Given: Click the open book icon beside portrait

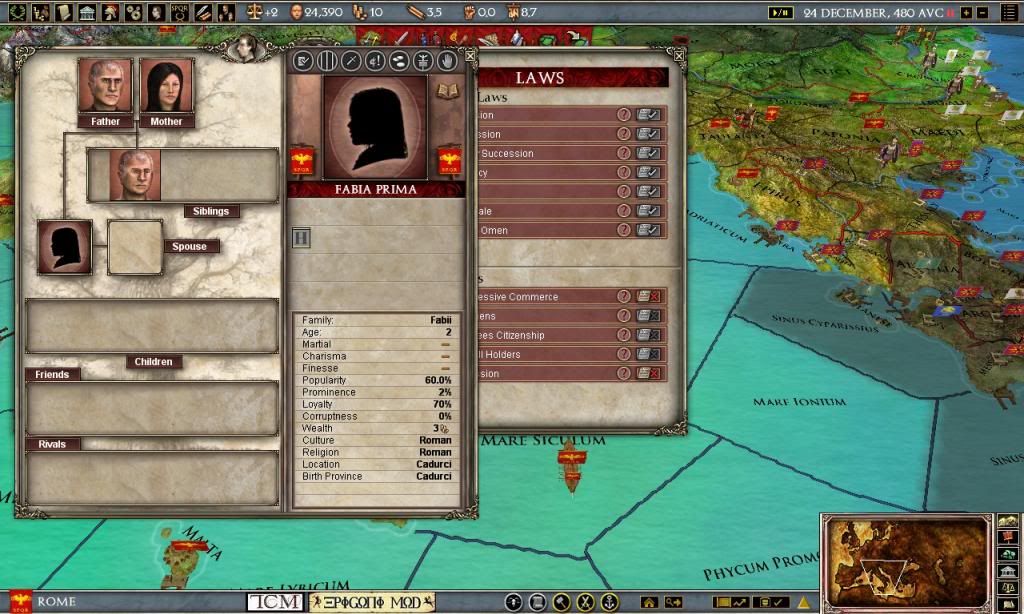Looking at the screenshot, I should pyautogui.click(x=445, y=91).
